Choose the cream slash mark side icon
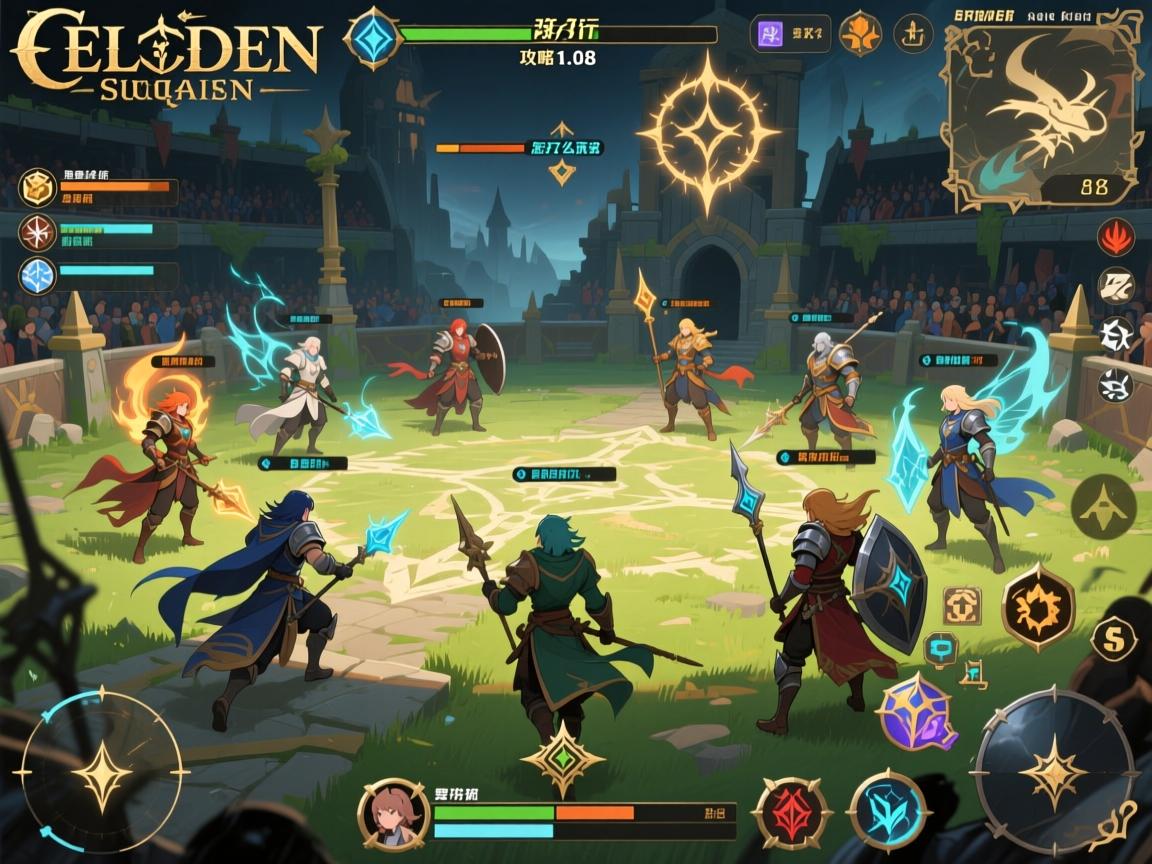 pyautogui.click(x=1116, y=286)
